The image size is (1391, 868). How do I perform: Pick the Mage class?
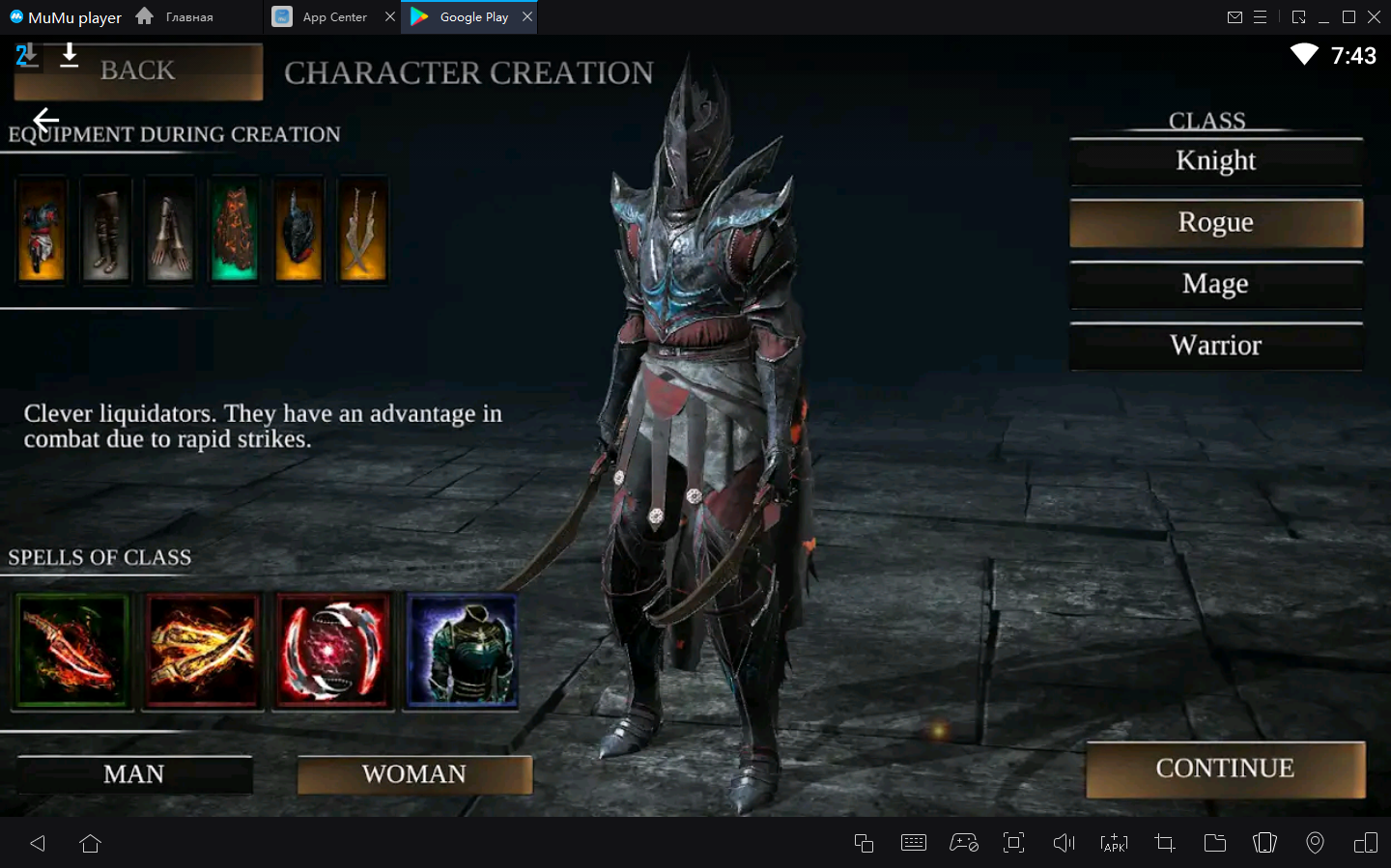(x=1215, y=285)
